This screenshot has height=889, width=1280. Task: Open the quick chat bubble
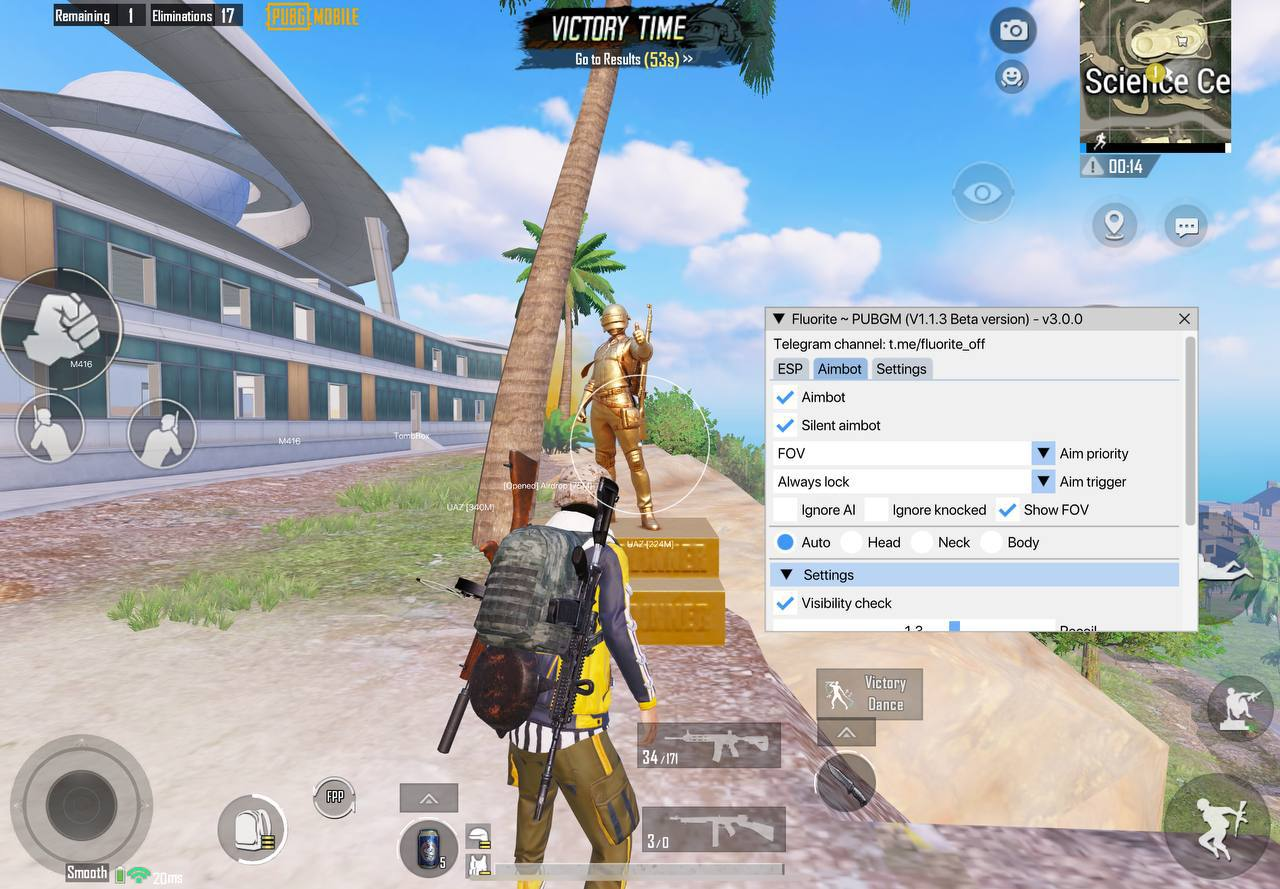(x=1187, y=227)
